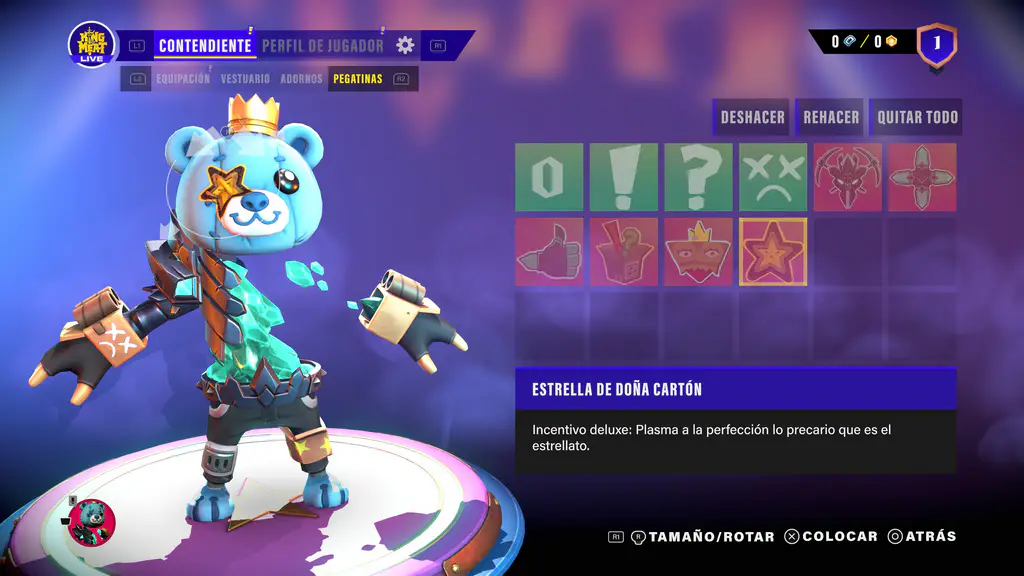Select the PEGATINAS sub-tab
The width and height of the screenshot is (1024, 576).
358,78
